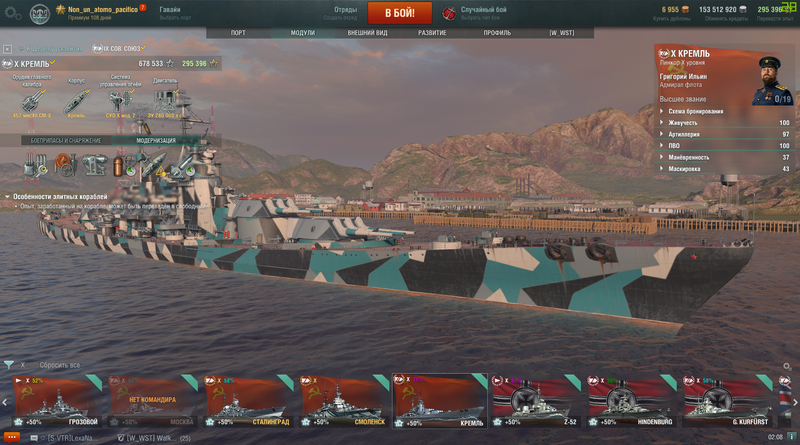Image resolution: width=800 pixels, height=445 pixels.
Task: Show the ПРОФИЛЬ tab
Action: point(497,33)
